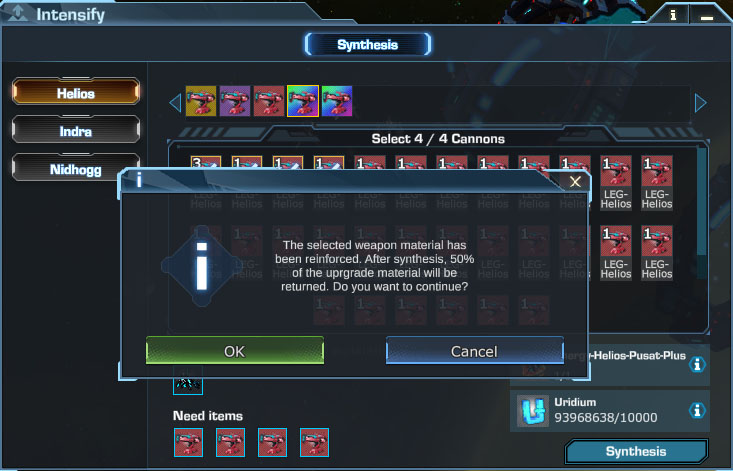733x471 pixels.
Task: Confirm the synthesis by clicking OK
Action: [x=235, y=350]
